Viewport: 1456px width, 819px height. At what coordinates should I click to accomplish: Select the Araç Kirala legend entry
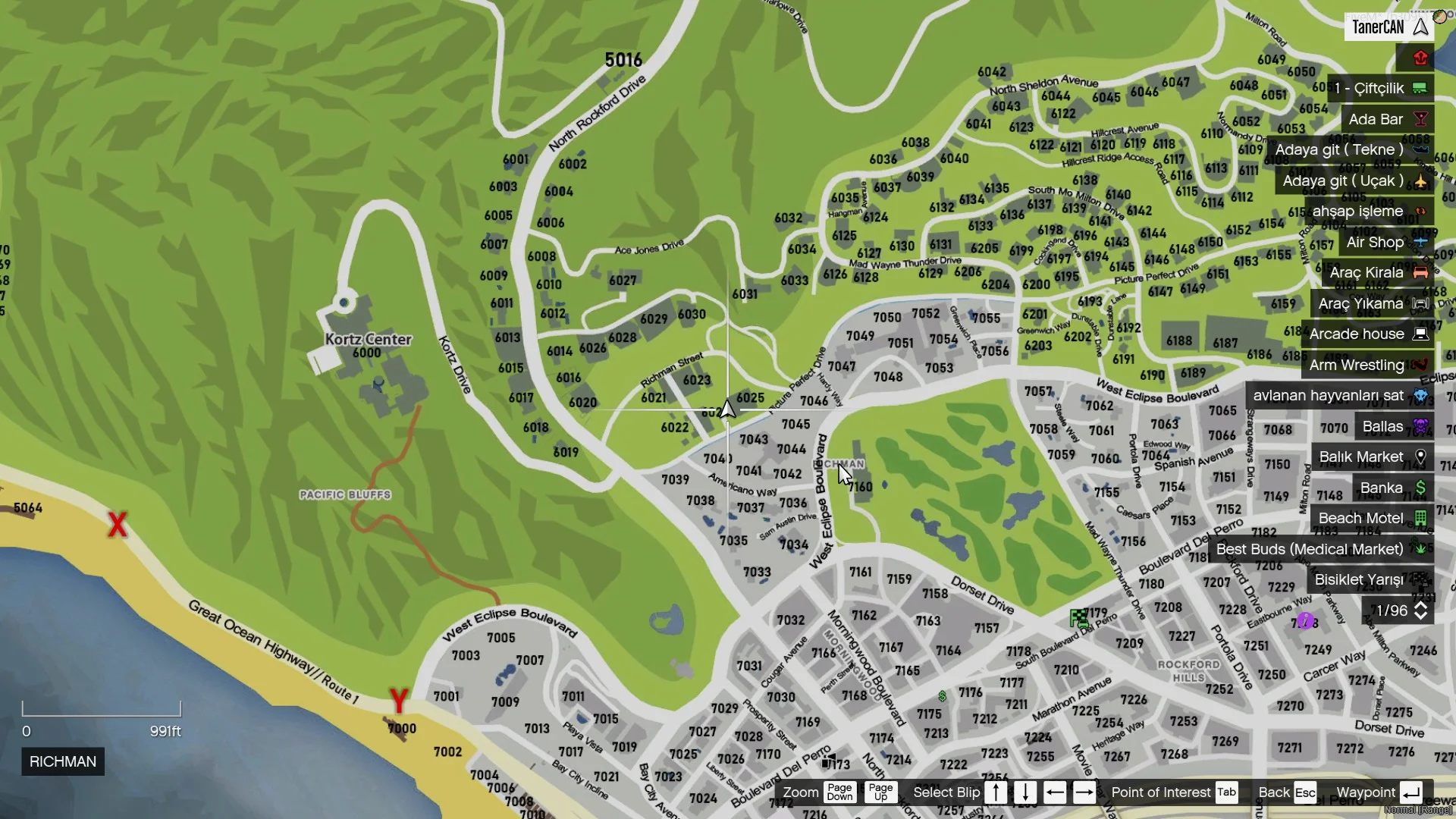pos(1377,272)
